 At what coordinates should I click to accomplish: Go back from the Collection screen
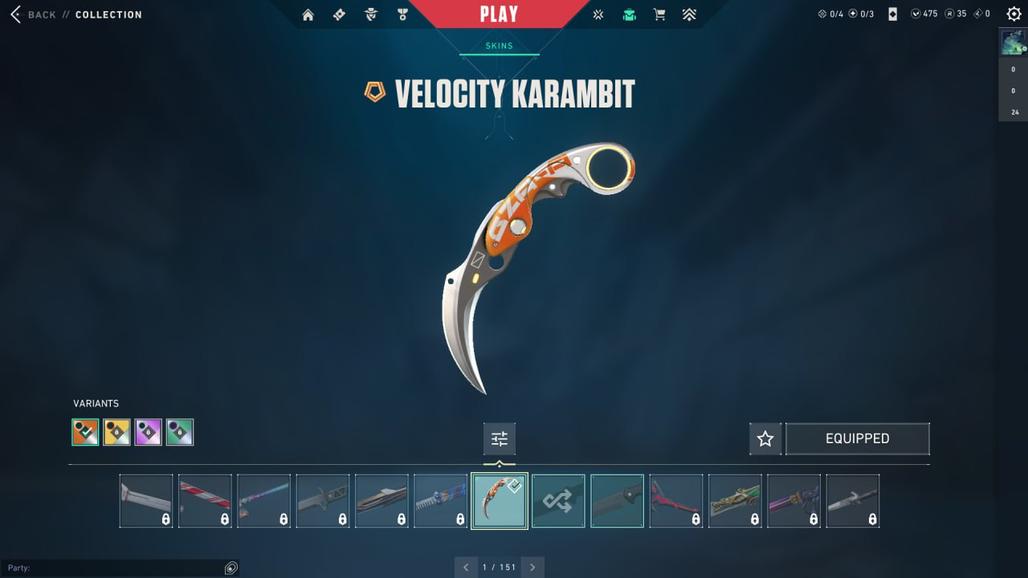(33, 15)
